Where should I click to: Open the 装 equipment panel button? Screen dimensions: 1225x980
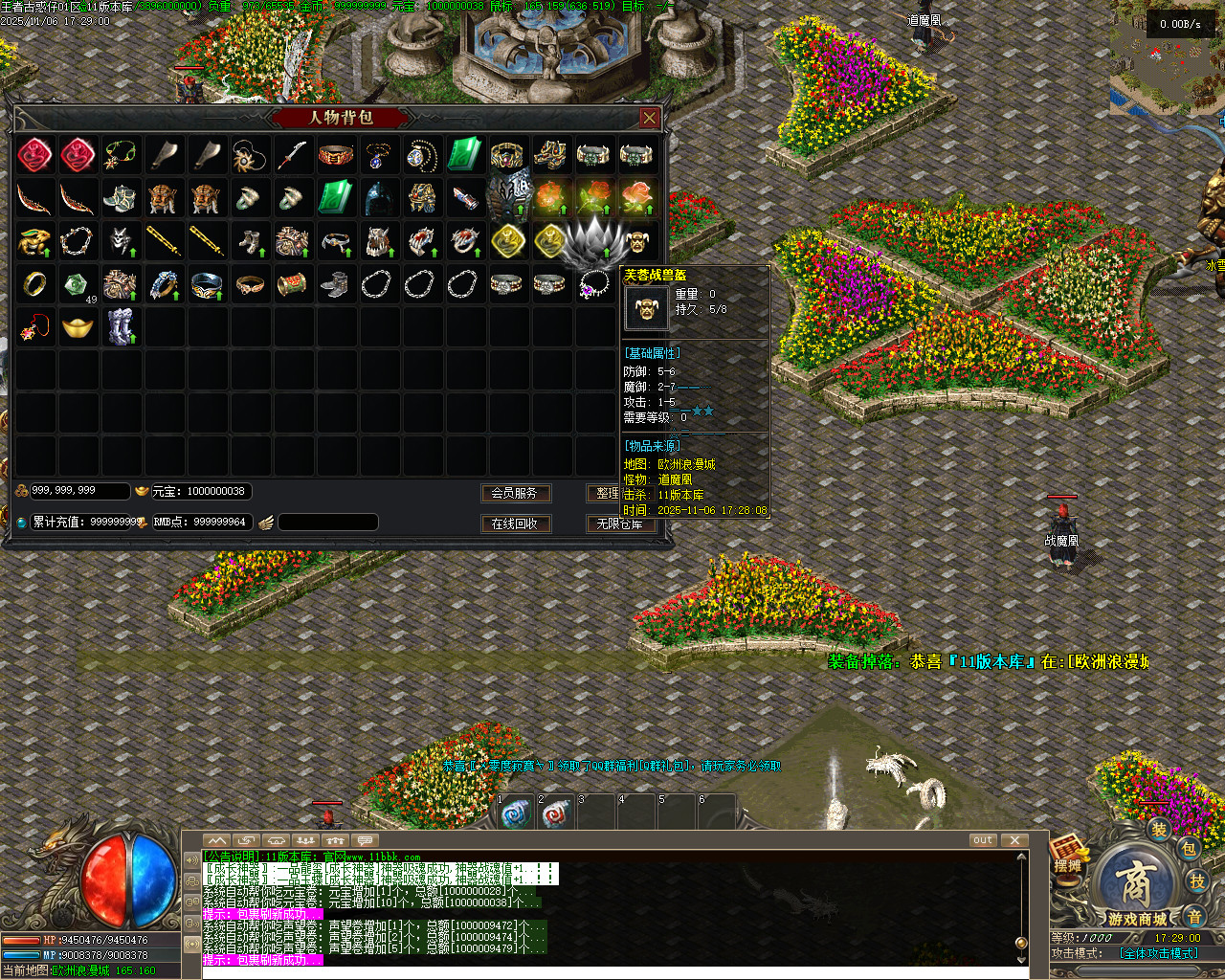[1159, 830]
